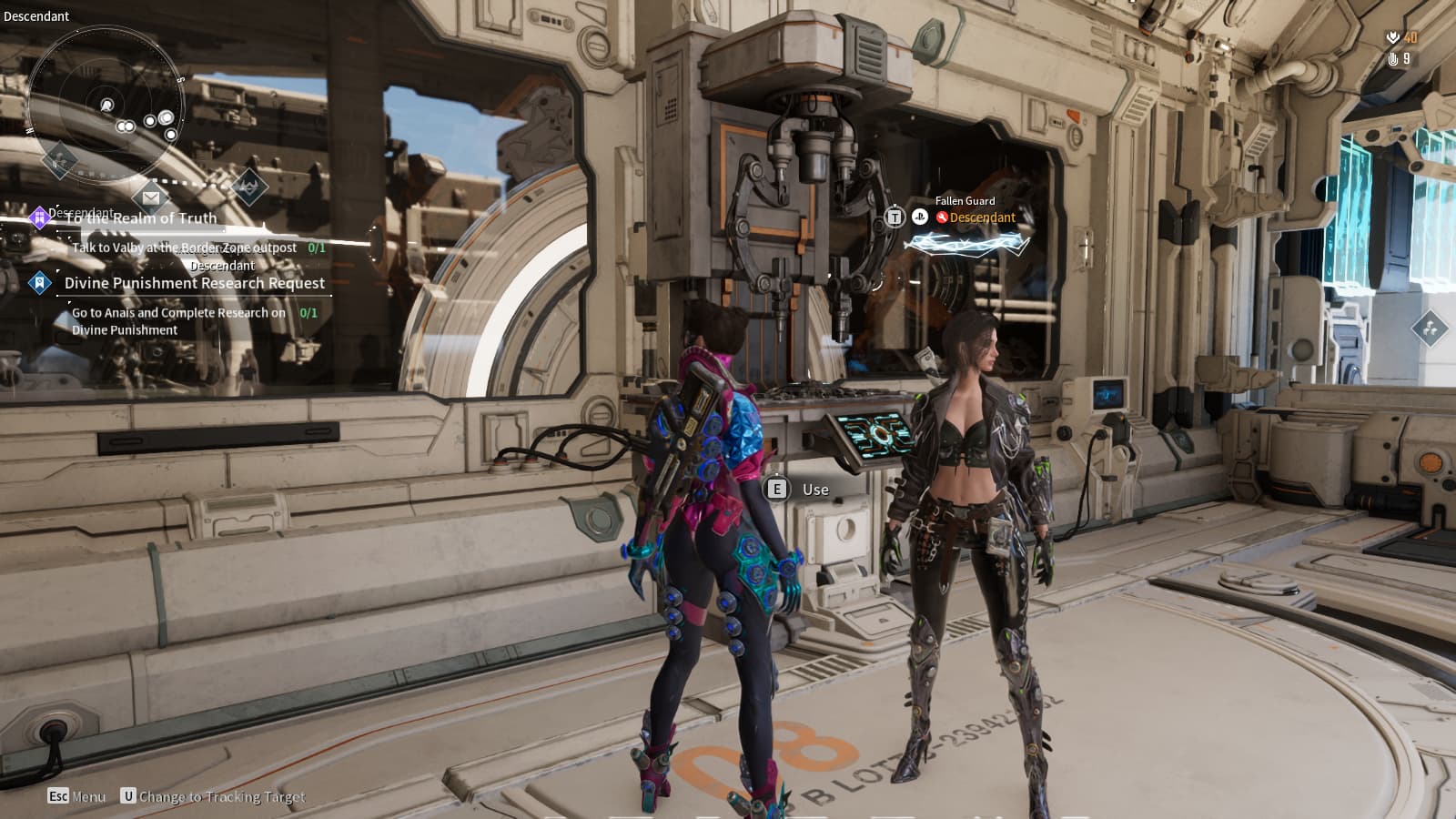Open the mailbox envelope icon

coord(151,197)
